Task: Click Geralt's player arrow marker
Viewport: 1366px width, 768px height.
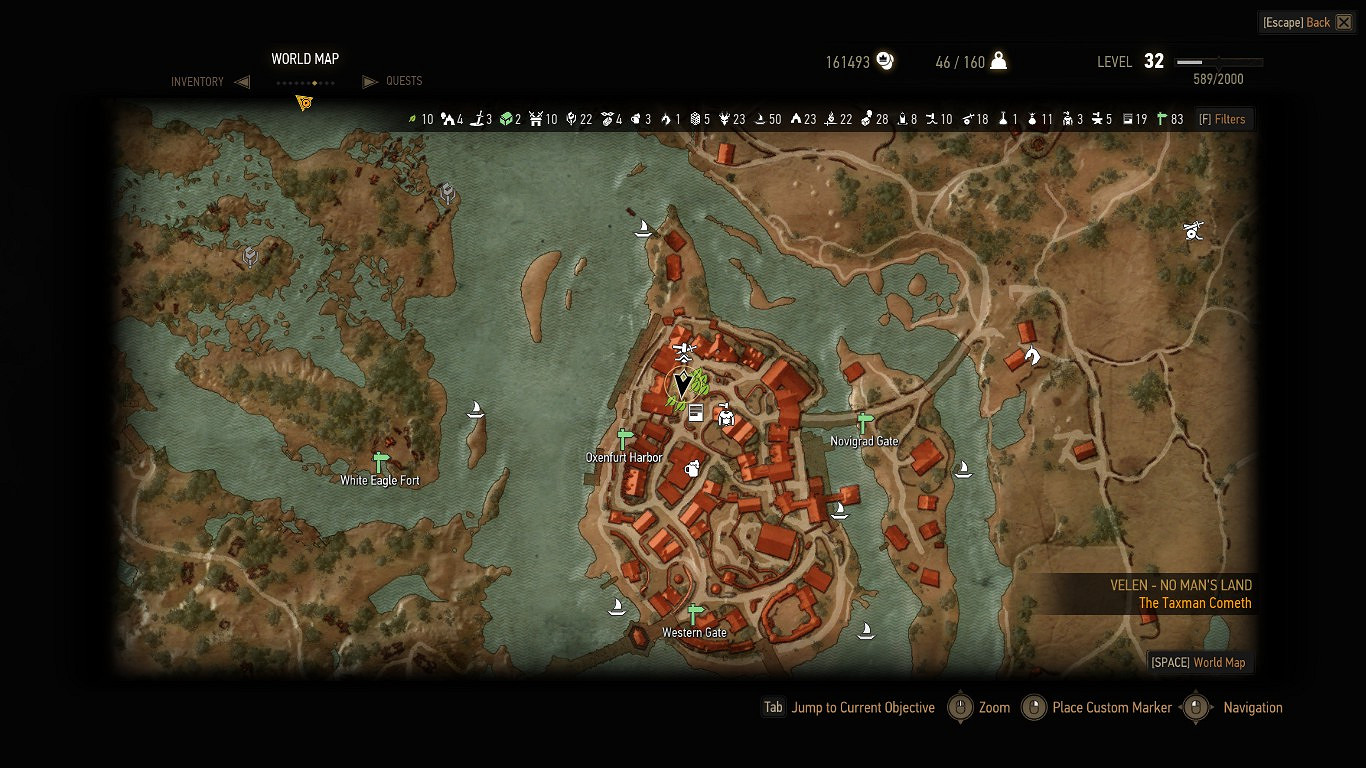Action: (683, 384)
